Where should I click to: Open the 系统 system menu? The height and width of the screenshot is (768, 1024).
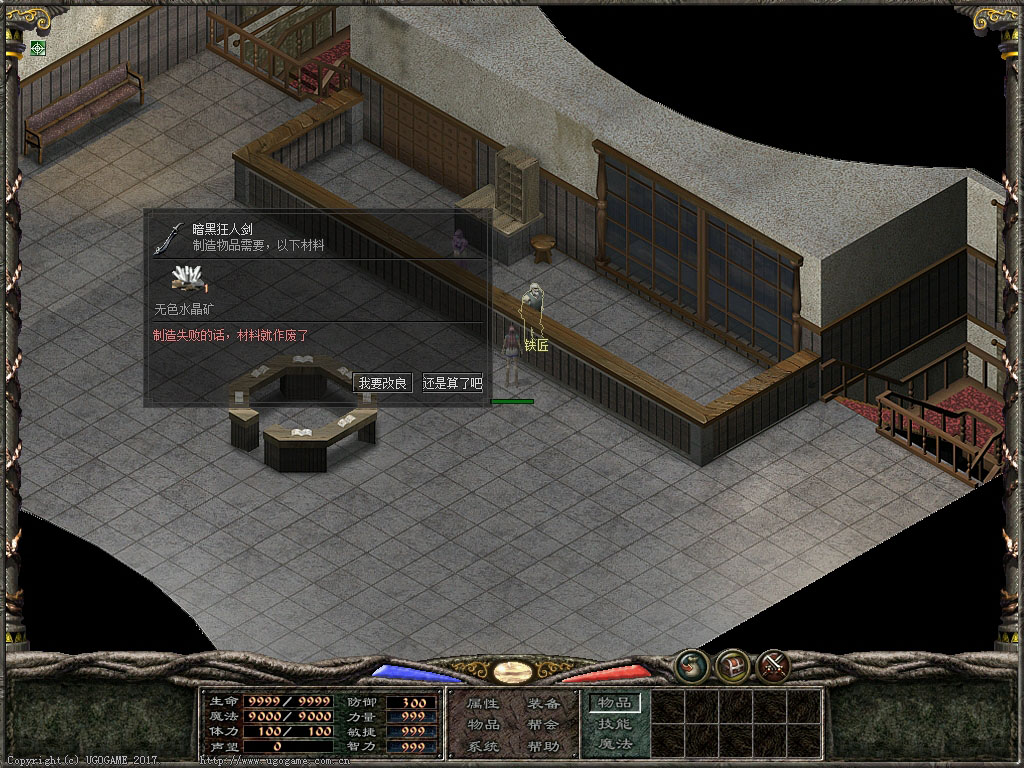[483, 746]
